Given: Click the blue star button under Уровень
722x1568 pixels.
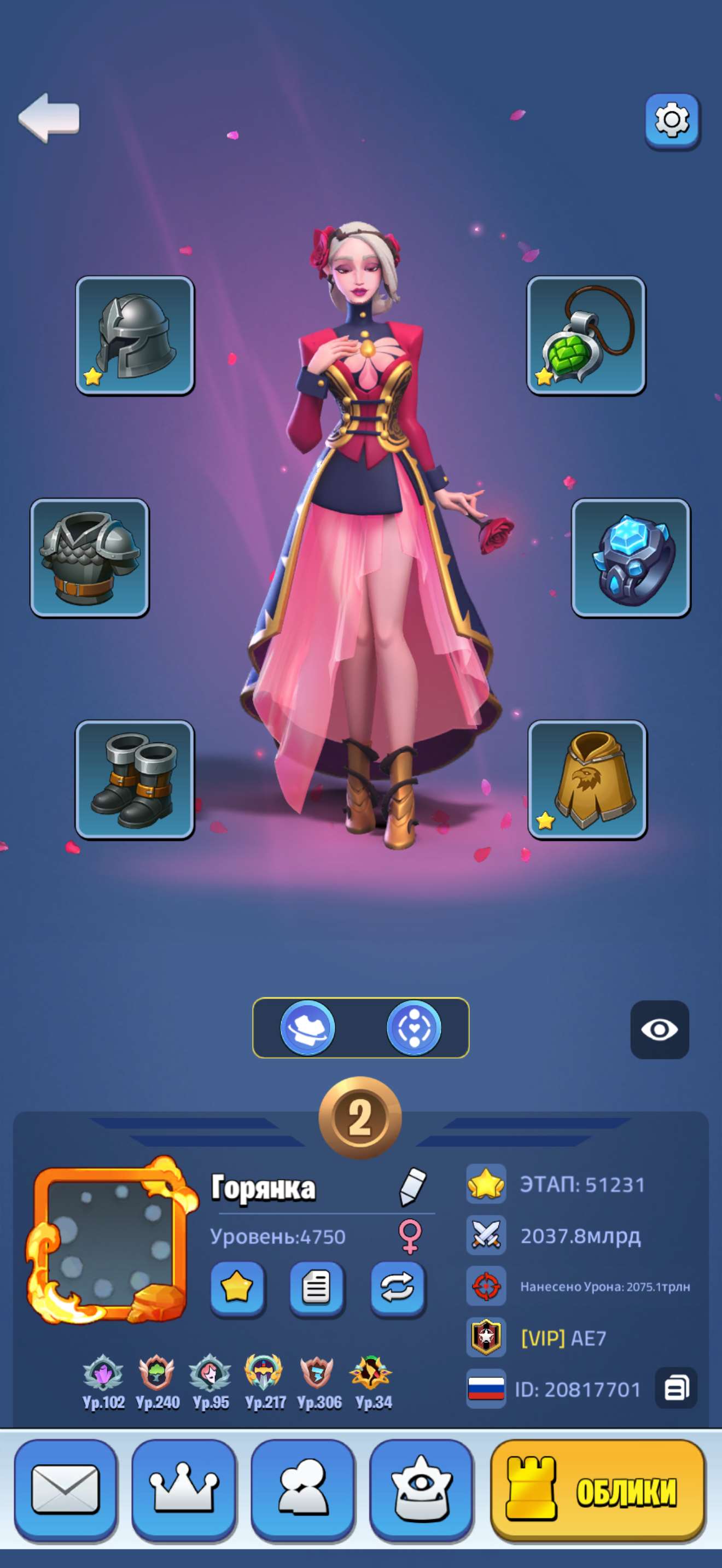Looking at the screenshot, I should tap(237, 1288).
